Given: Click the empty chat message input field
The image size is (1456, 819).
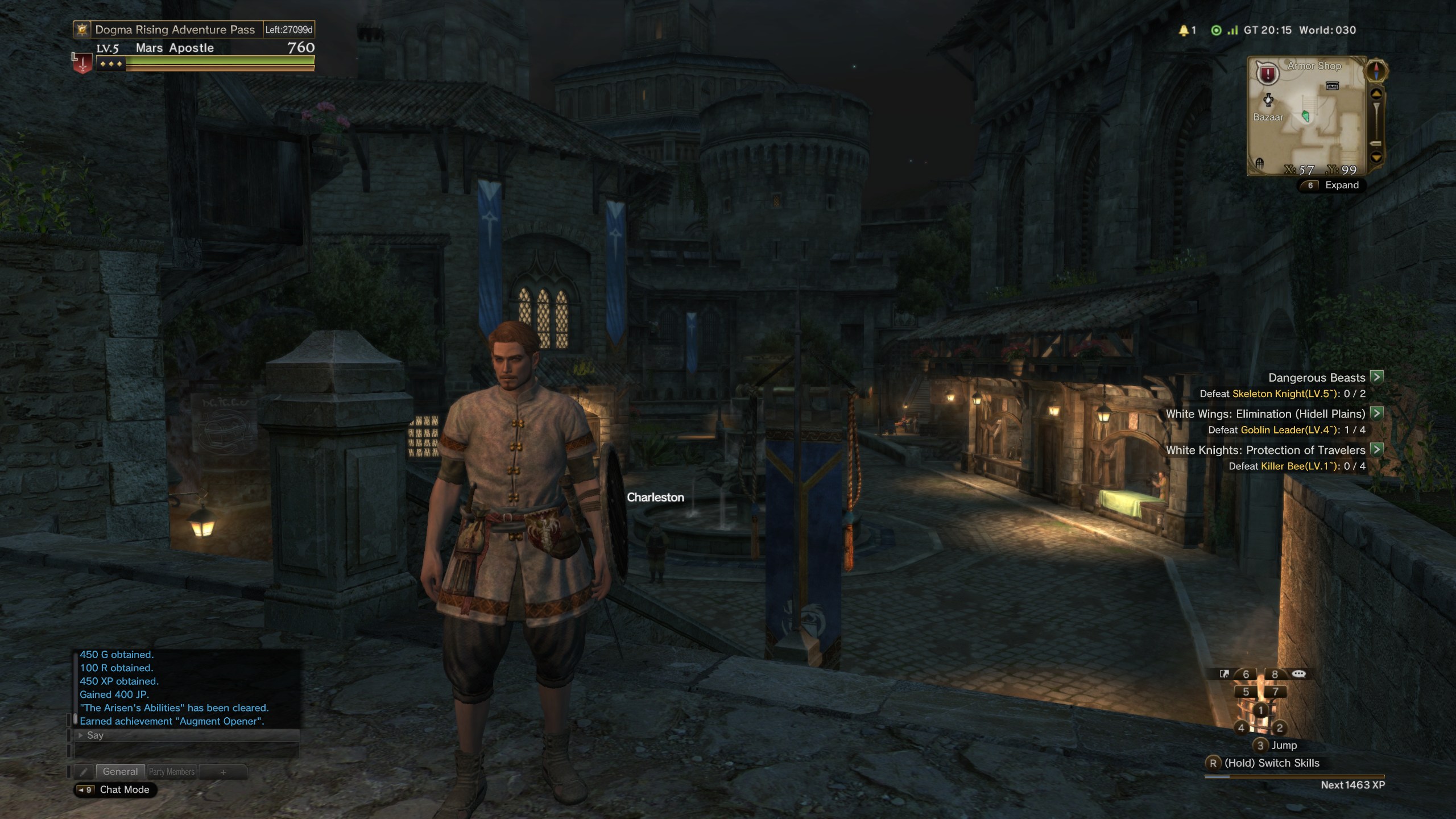Looking at the screenshot, I should pos(187,750).
